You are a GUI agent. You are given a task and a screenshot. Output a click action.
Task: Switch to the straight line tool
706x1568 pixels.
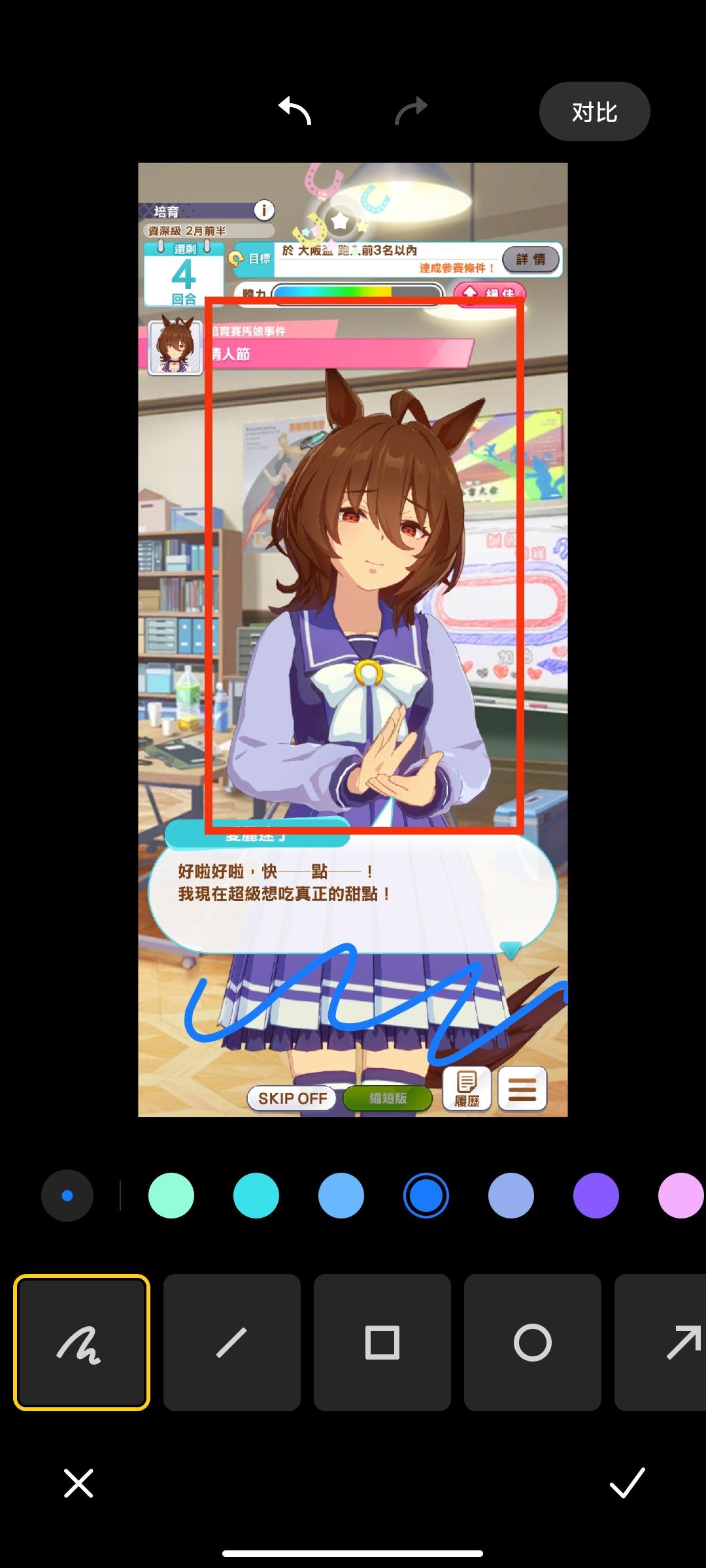(232, 1343)
